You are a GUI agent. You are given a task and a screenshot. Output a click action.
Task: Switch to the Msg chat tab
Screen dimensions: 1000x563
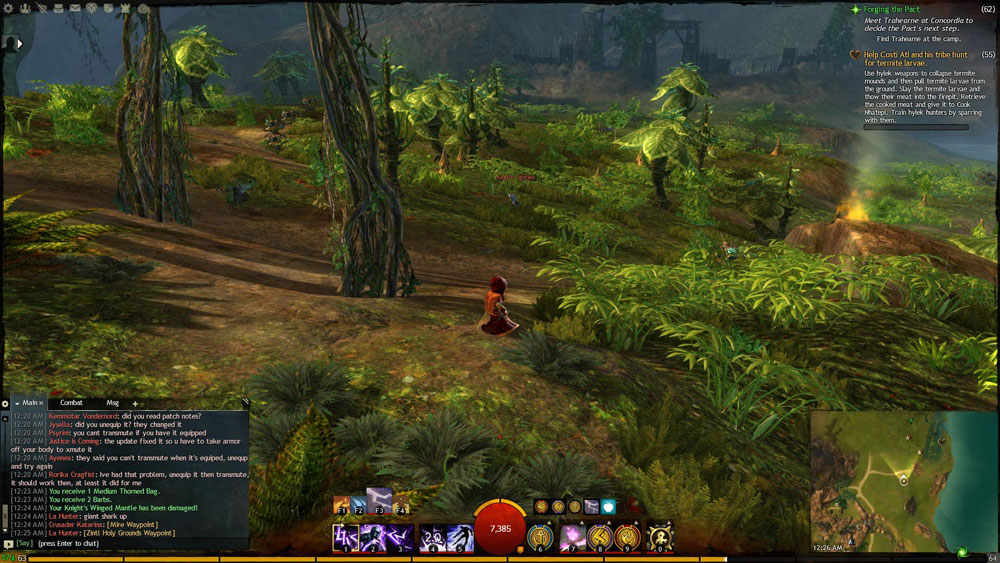pyautogui.click(x=112, y=403)
